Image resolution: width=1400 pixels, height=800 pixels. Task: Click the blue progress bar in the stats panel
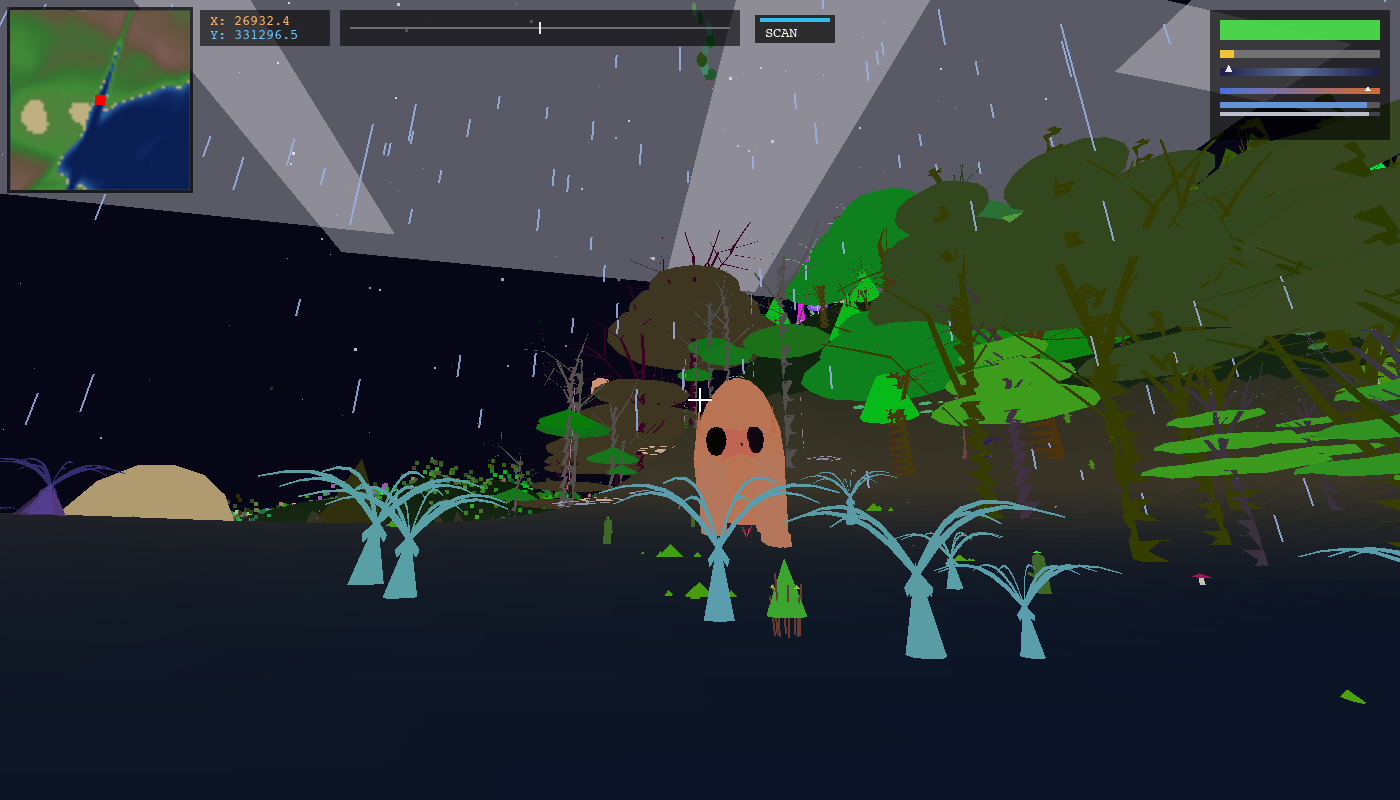point(1290,105)
